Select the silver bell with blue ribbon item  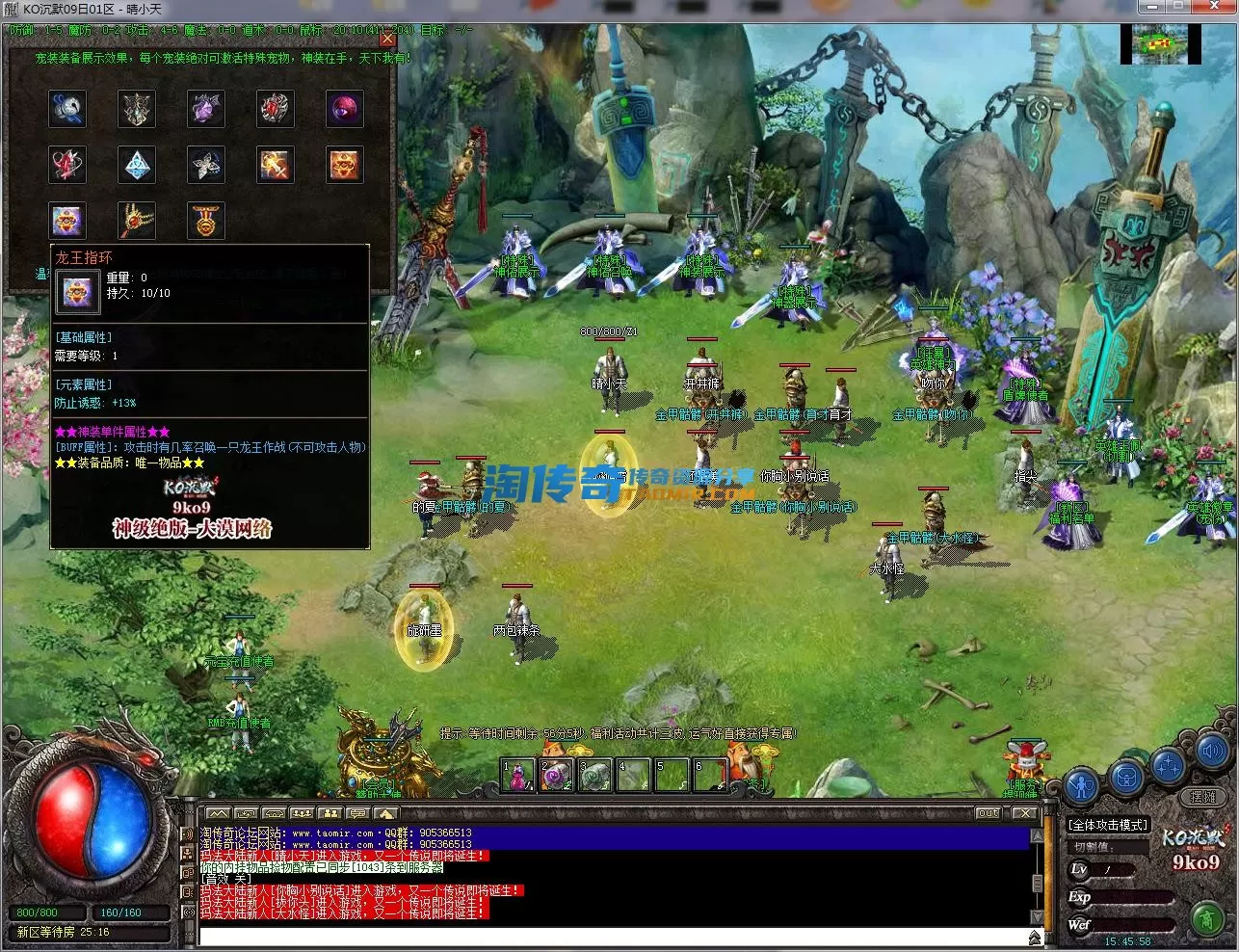click(67, 109)
